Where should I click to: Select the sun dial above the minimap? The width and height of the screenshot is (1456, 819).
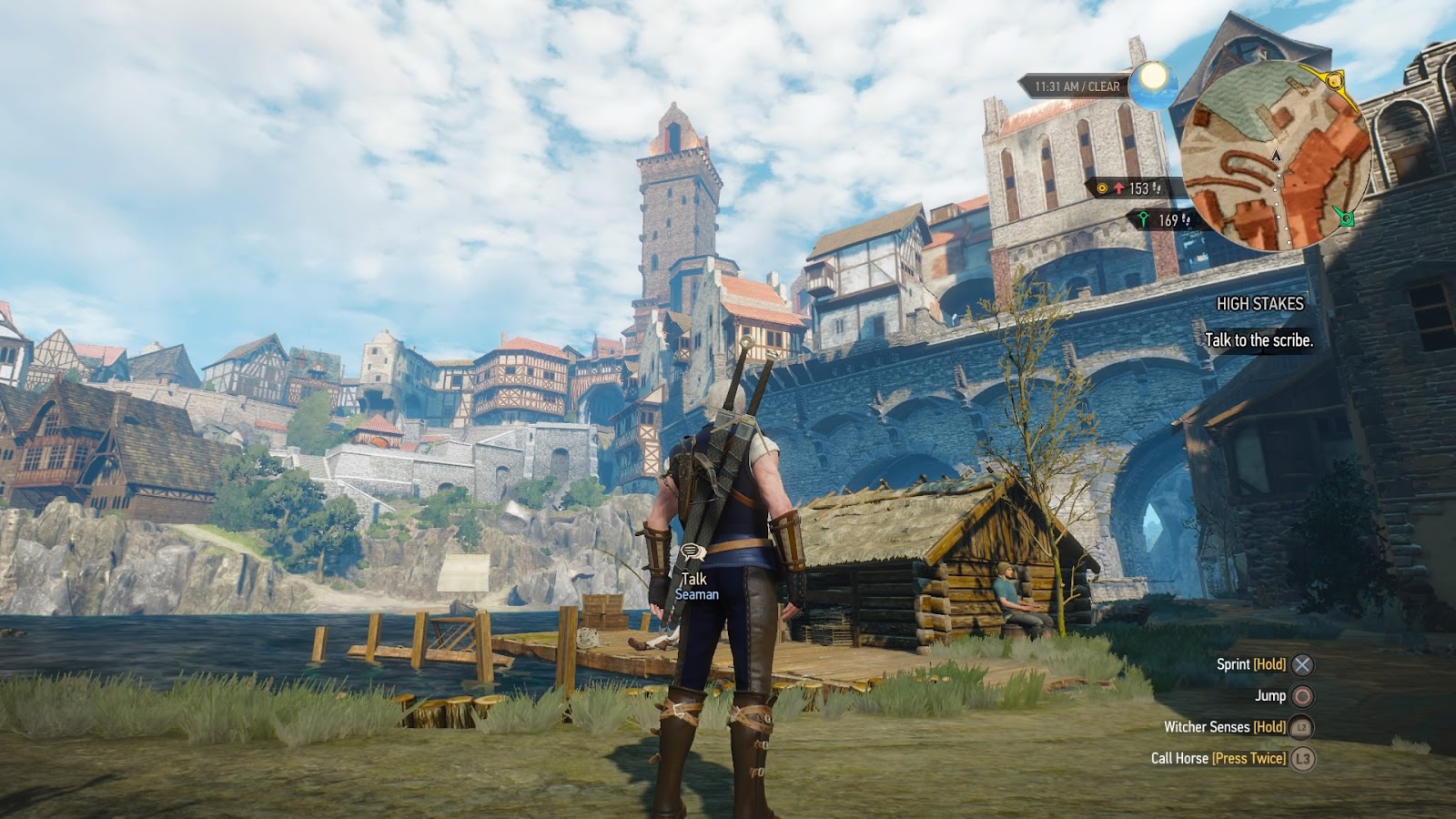click(x=1154, y=86)
